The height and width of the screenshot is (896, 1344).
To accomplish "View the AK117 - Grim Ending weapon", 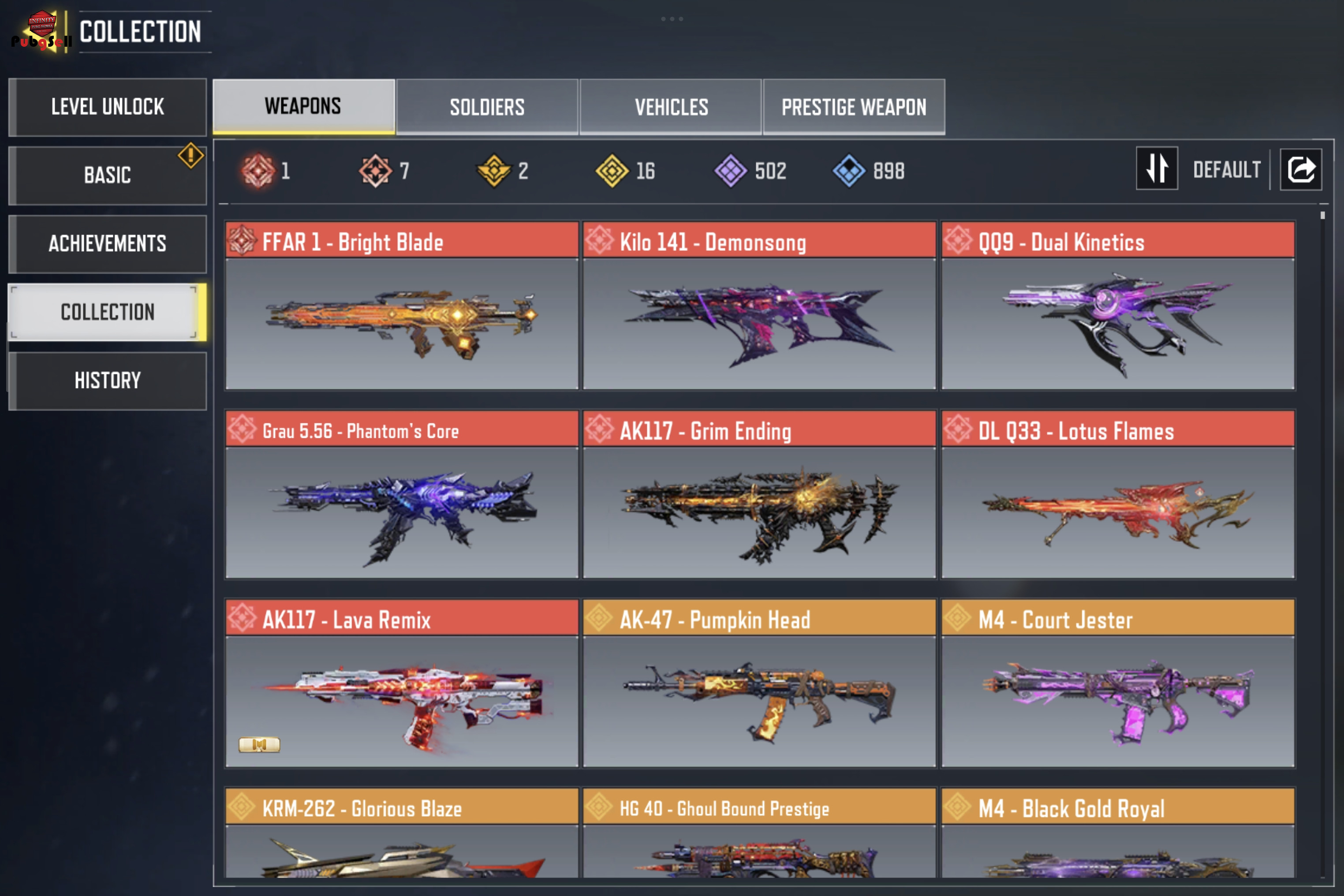I will tap(759, 494).
